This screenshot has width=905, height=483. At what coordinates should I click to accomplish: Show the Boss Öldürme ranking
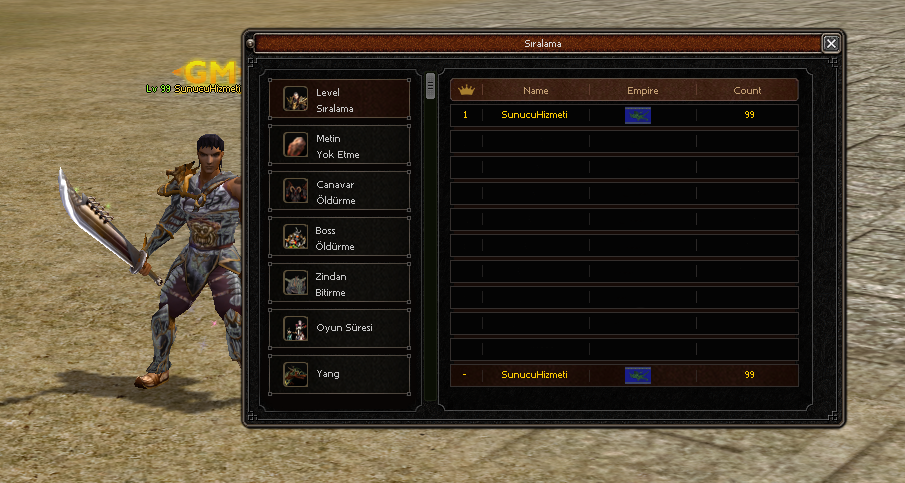(x=339, y=238)
